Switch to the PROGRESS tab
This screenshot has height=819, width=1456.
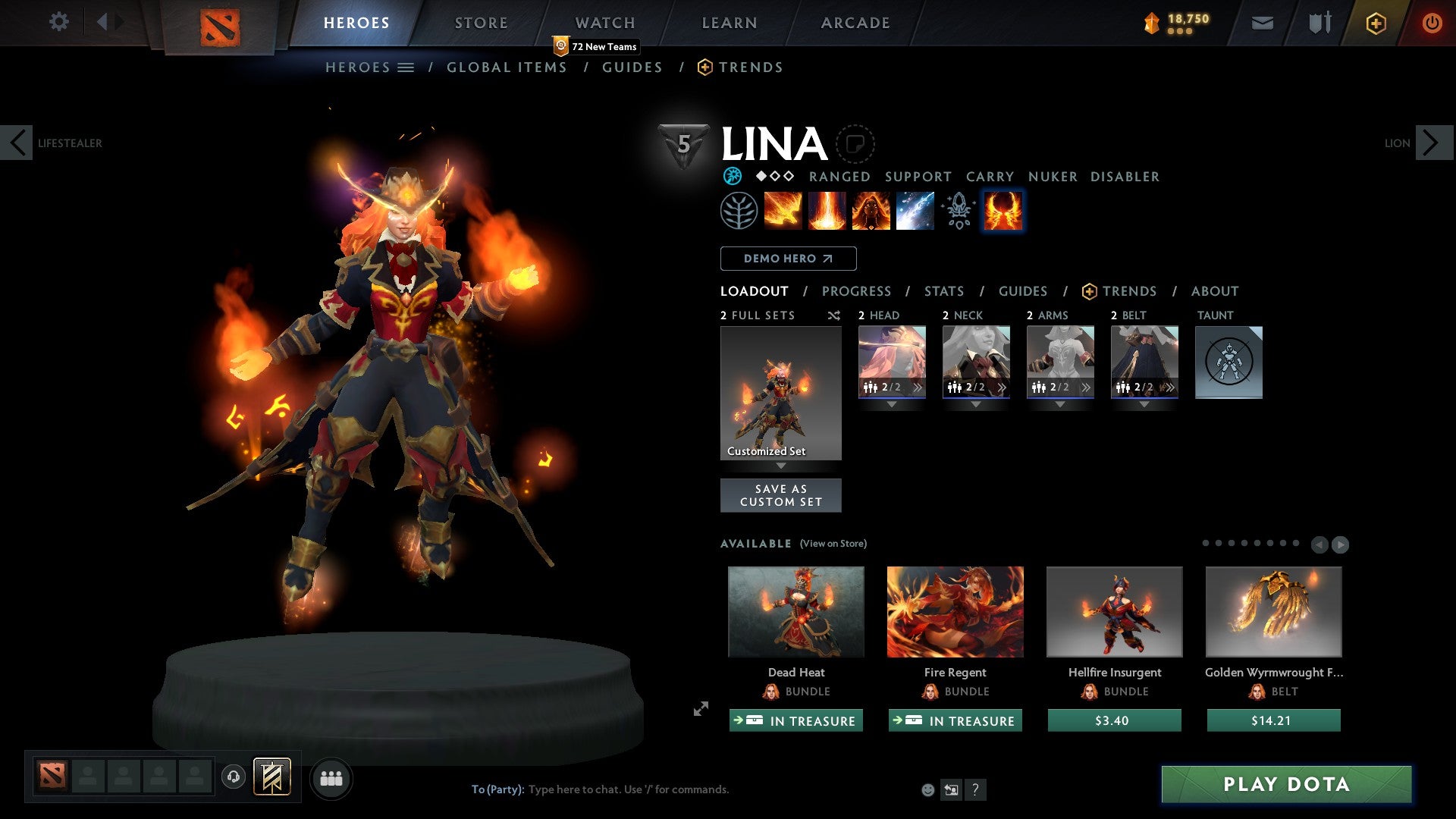click(857, 290)
